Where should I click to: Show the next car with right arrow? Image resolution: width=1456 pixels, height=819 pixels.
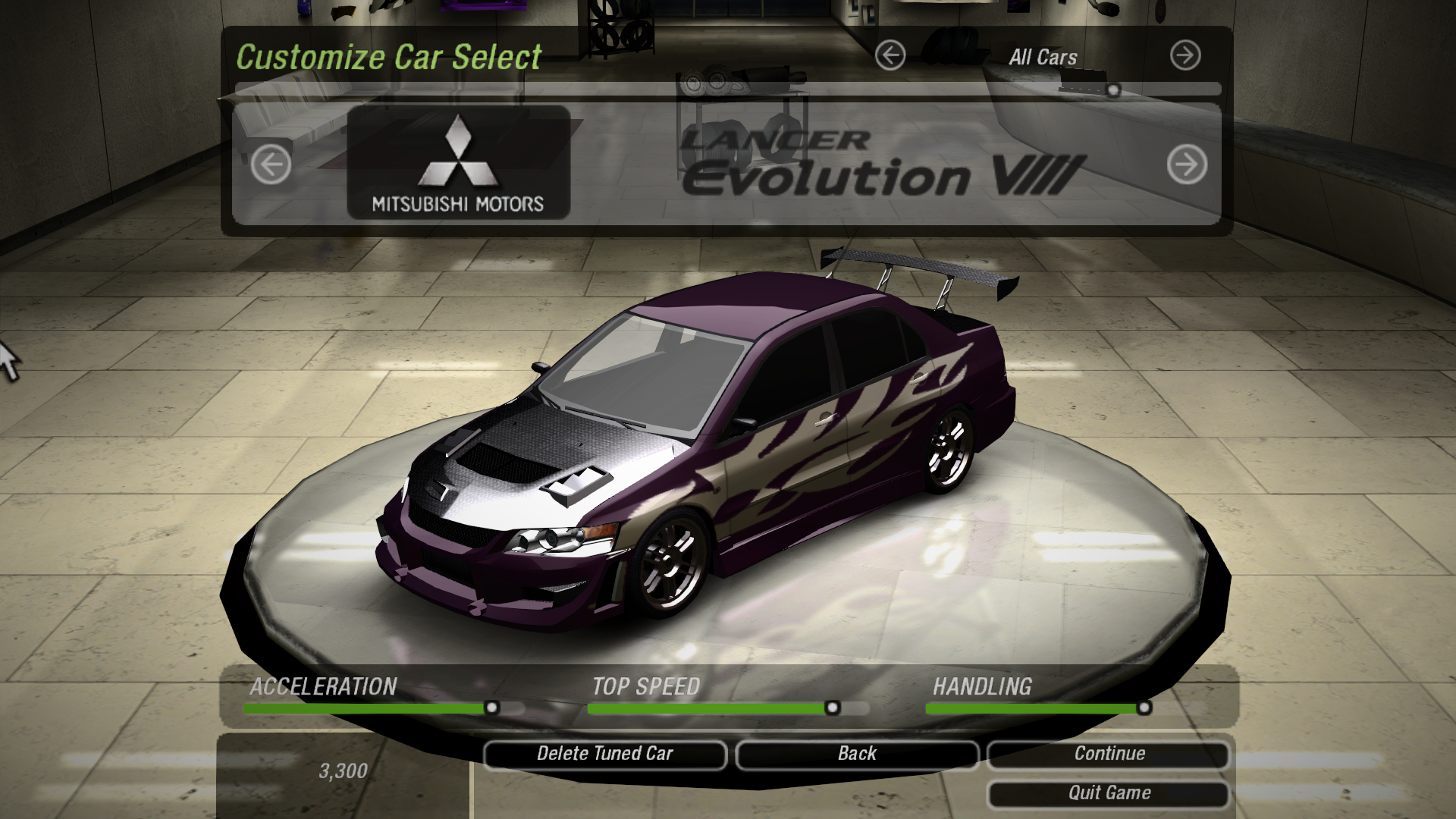coord(1187,164)
